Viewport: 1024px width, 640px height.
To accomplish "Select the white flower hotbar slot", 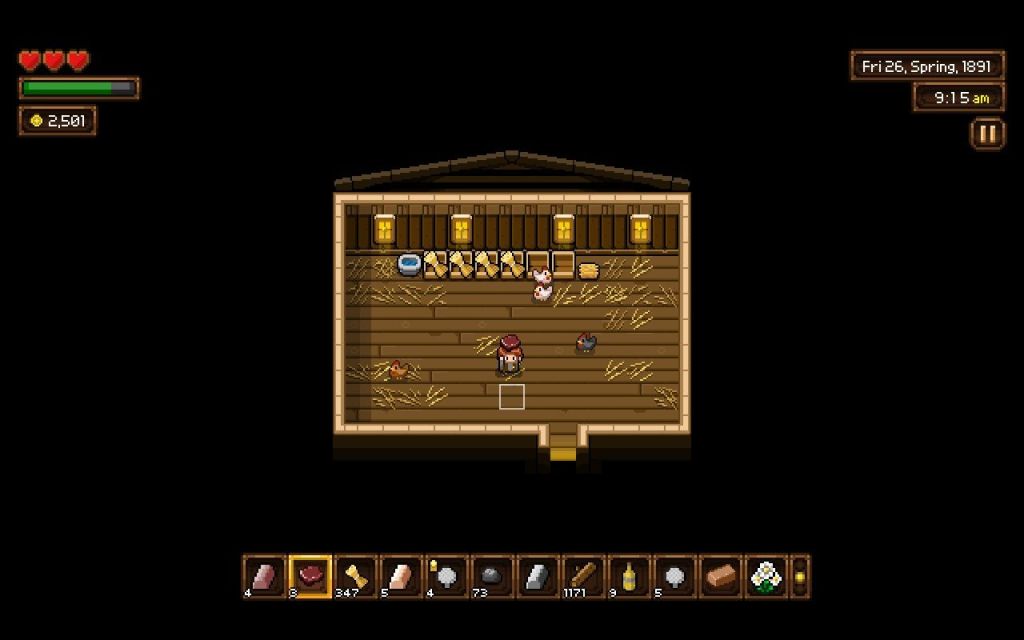I will click(766, 576).
